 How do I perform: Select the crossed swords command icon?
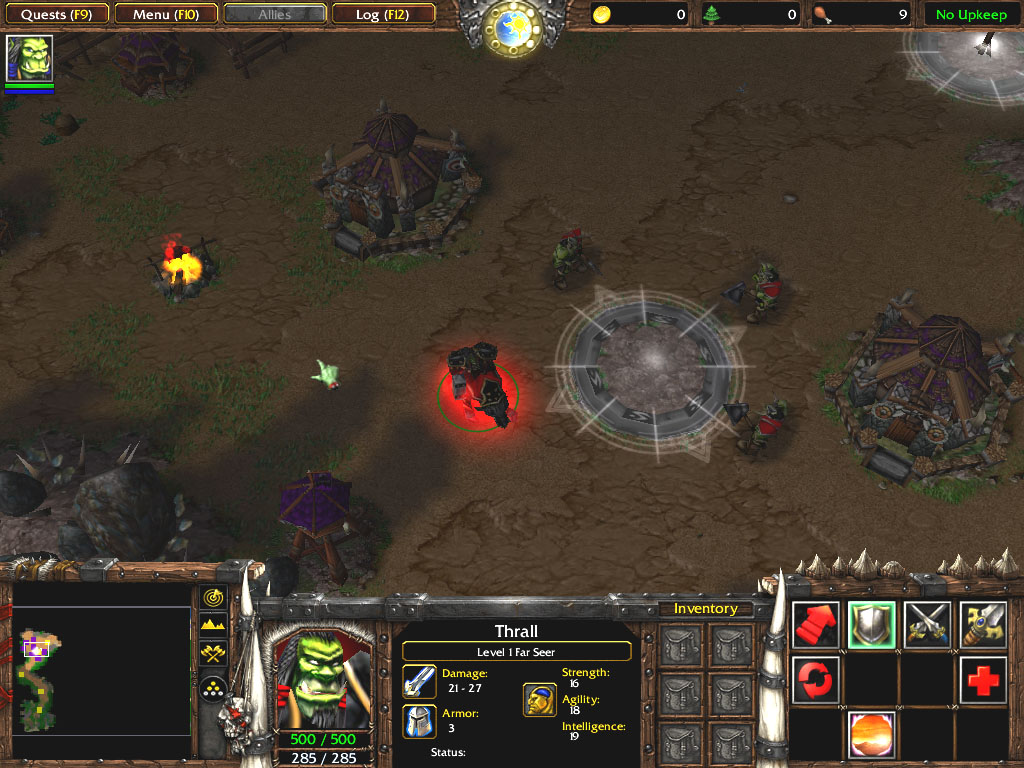(x=927, y=625)
